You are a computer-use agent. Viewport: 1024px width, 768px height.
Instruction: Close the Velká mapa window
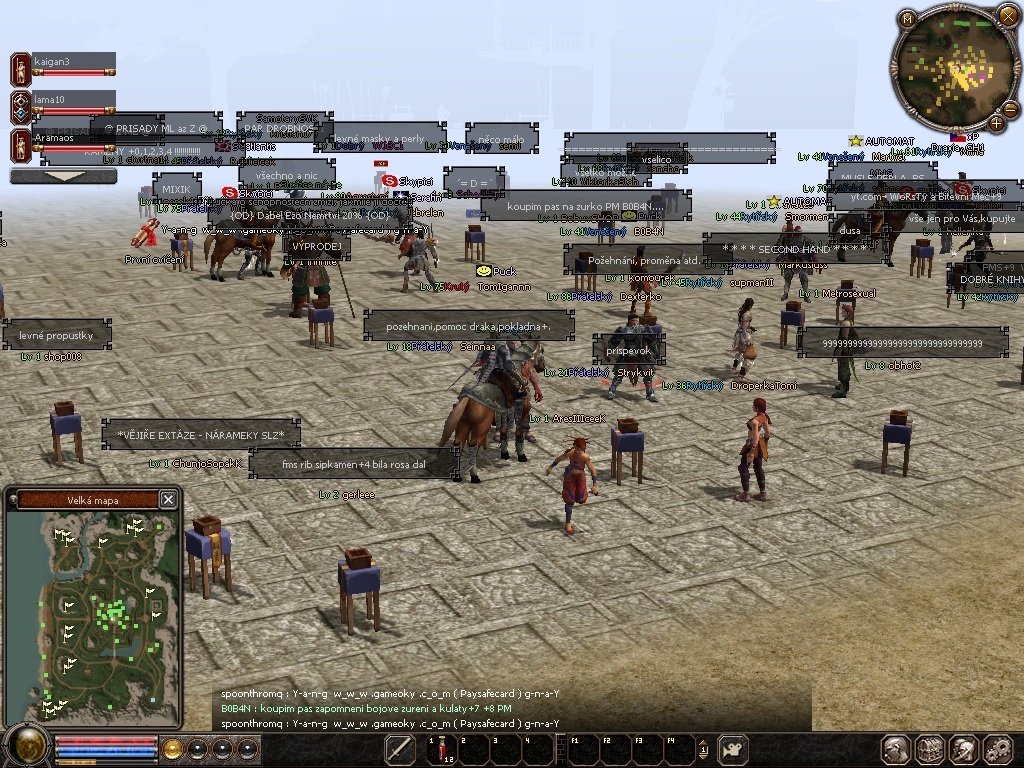click(168, 499)
